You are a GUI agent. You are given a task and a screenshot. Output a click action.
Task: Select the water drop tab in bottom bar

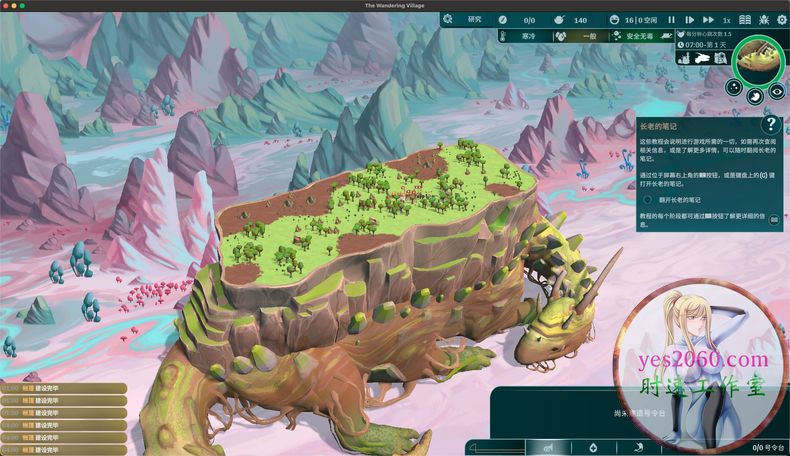tap(594, 447)
